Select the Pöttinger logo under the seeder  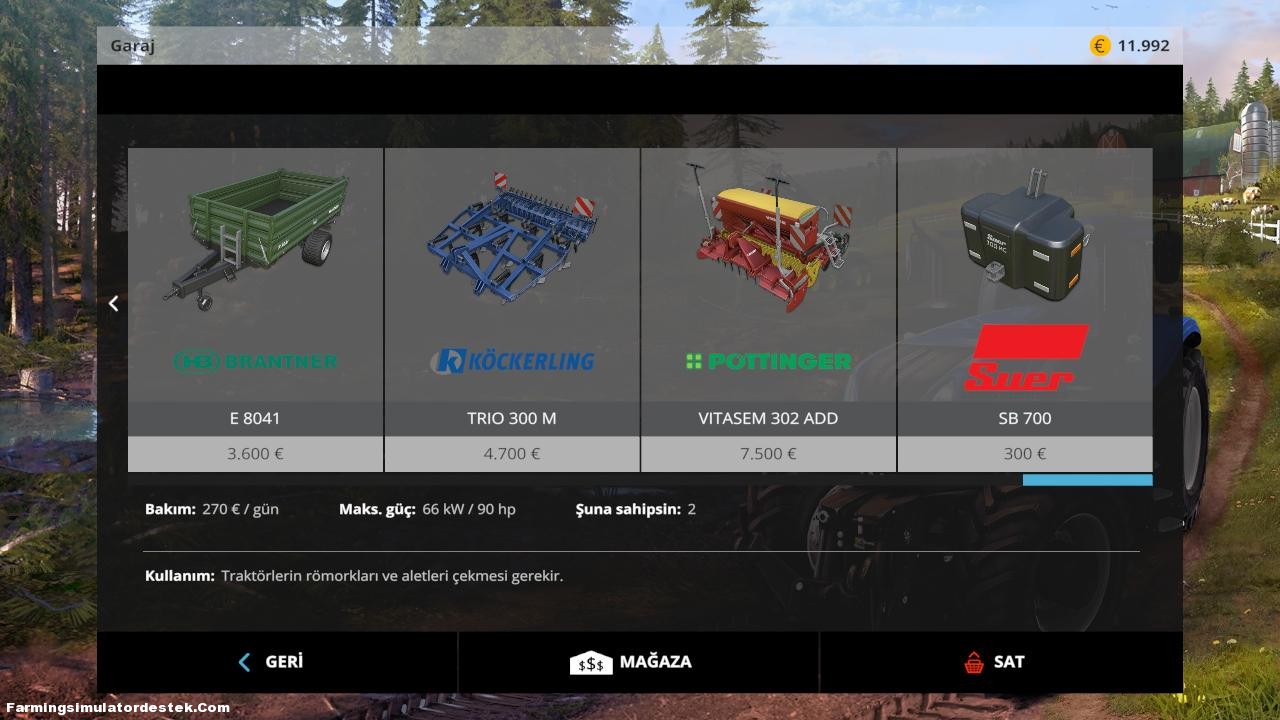click(767, 361)
